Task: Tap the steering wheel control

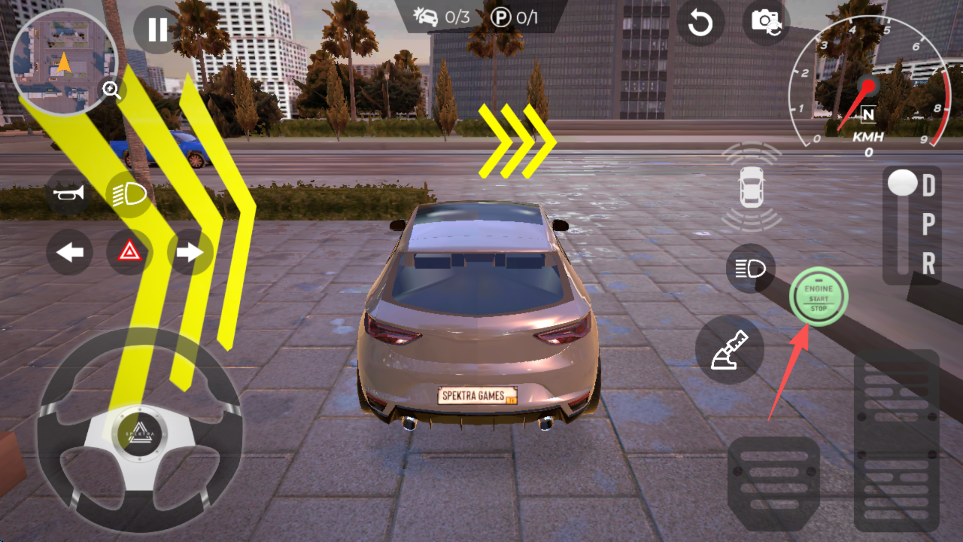Action: coord(139,430)
